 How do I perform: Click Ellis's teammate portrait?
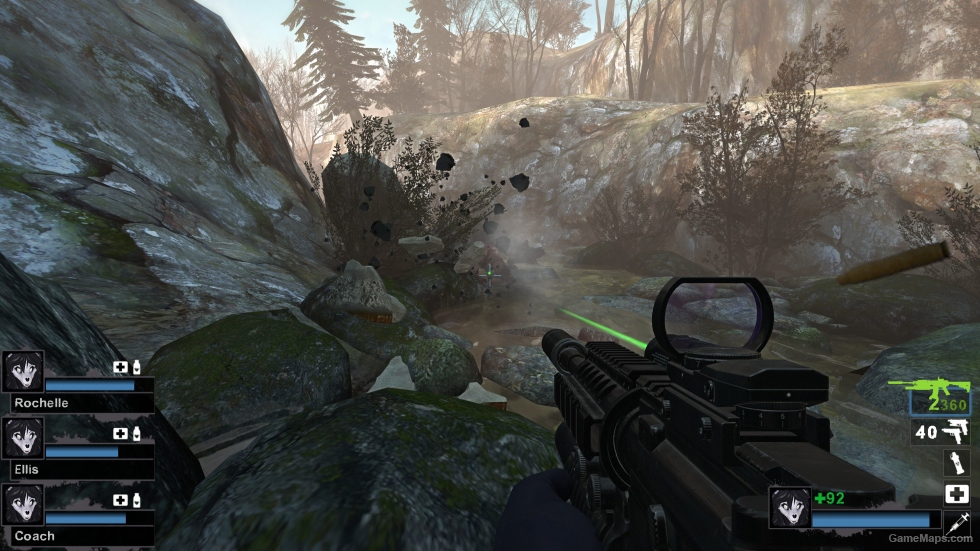coord(23,438)
